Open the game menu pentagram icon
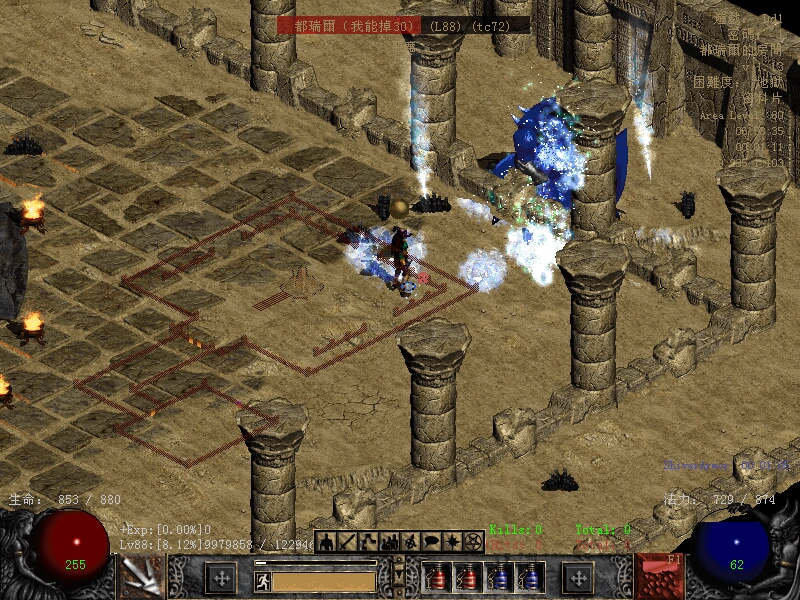 pyautogui.click(x=473, y=542)
